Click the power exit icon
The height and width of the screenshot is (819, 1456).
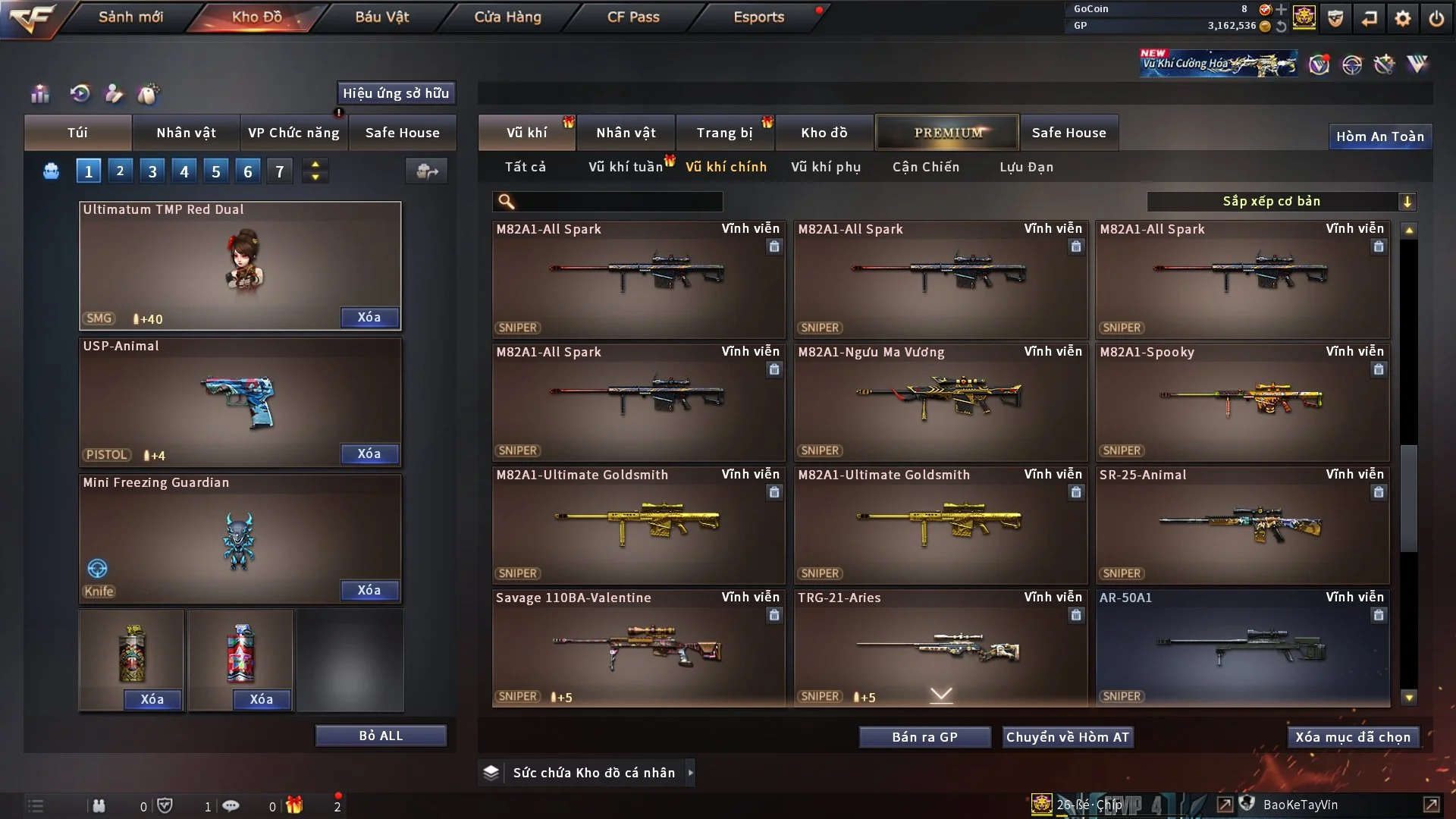point(1436,18)
